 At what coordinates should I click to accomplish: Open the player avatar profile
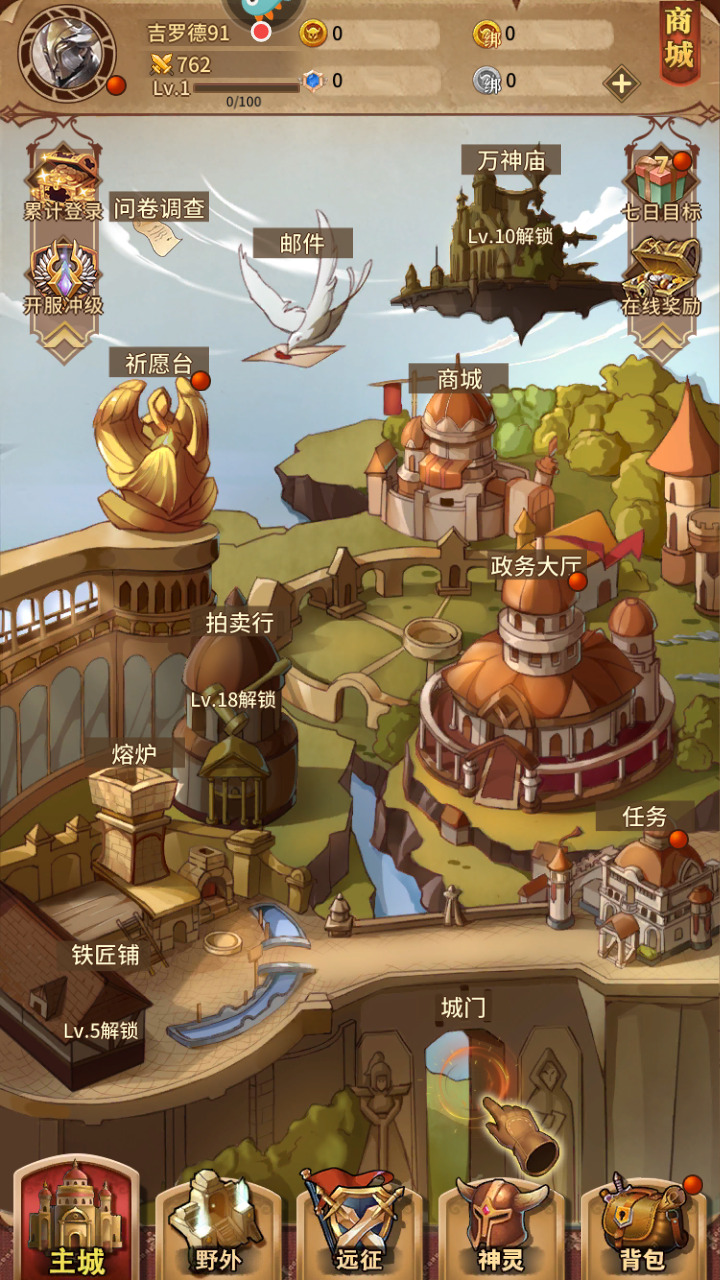tap(67, 53)
